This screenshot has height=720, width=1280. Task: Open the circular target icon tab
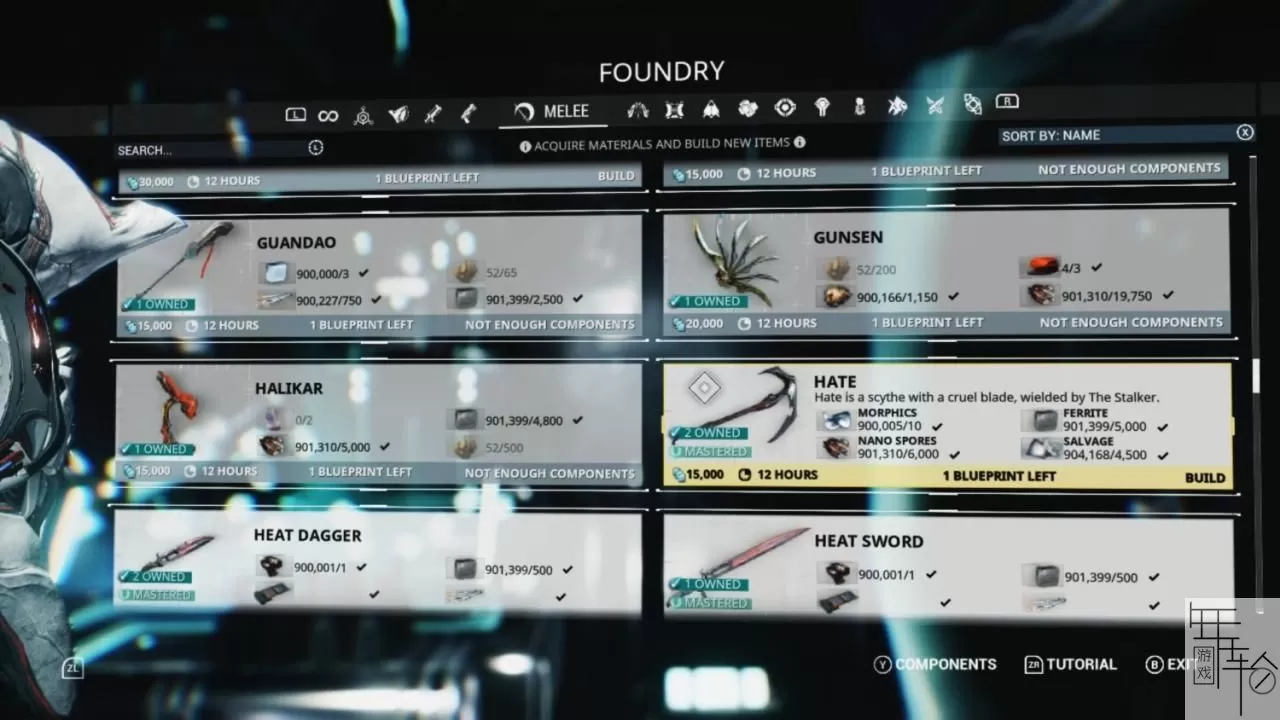(785, 107)
